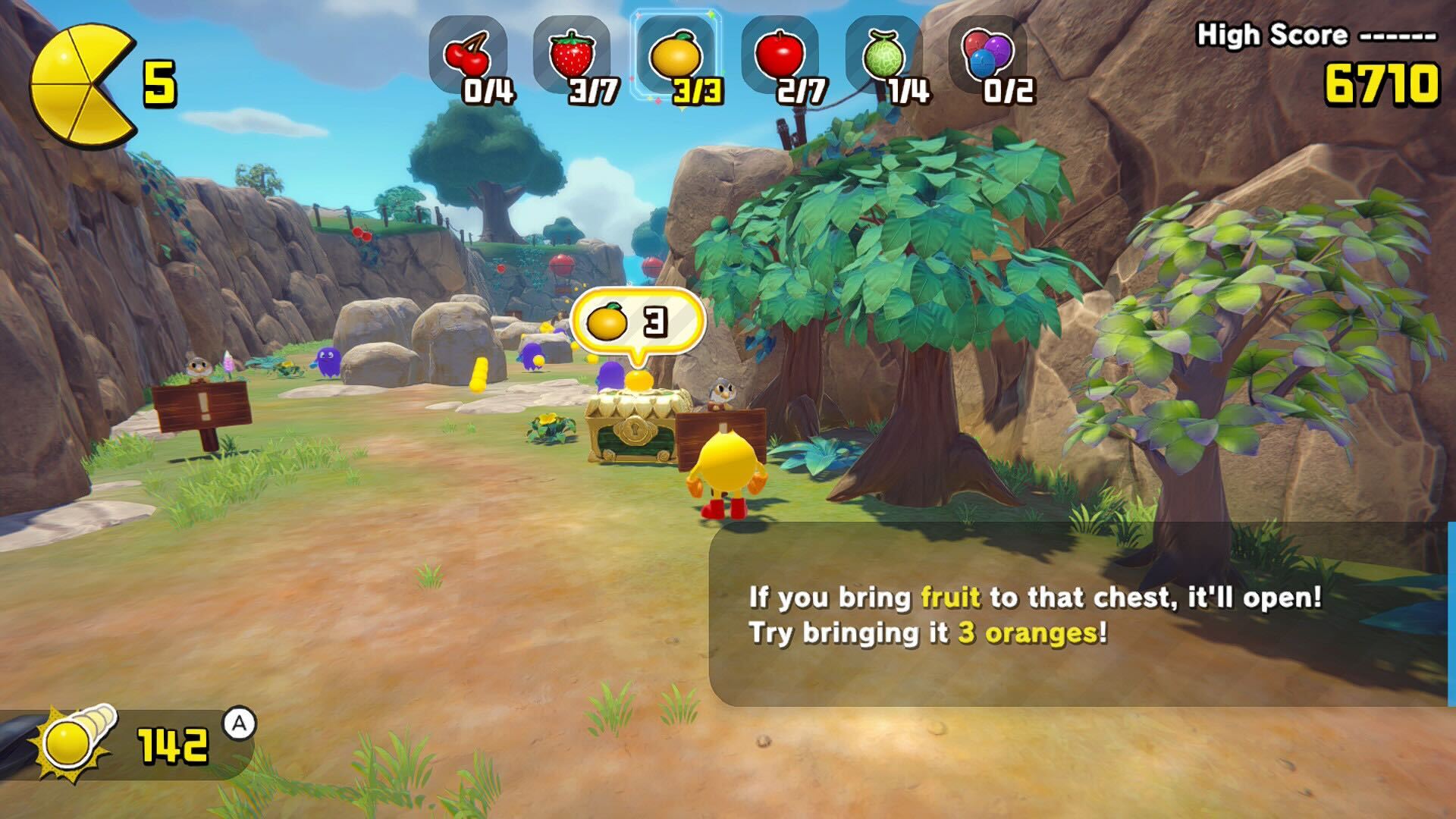Choose the highlighted orange fruit tracker
The width and height of the screenshot is (1456, 819).
676,55
